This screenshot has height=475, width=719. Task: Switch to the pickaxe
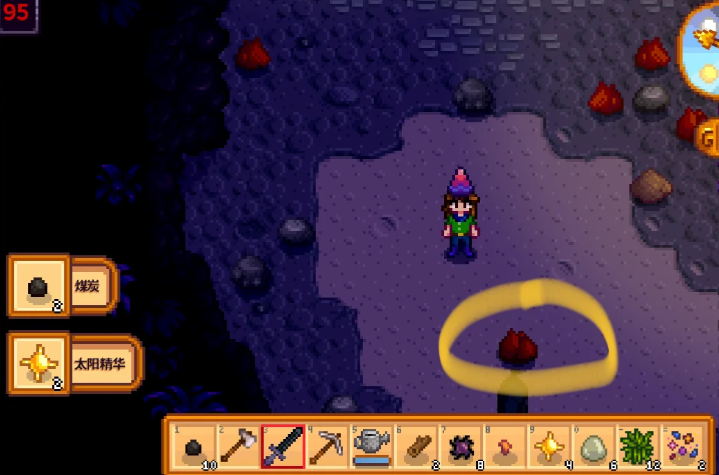(x=327, y=446)
